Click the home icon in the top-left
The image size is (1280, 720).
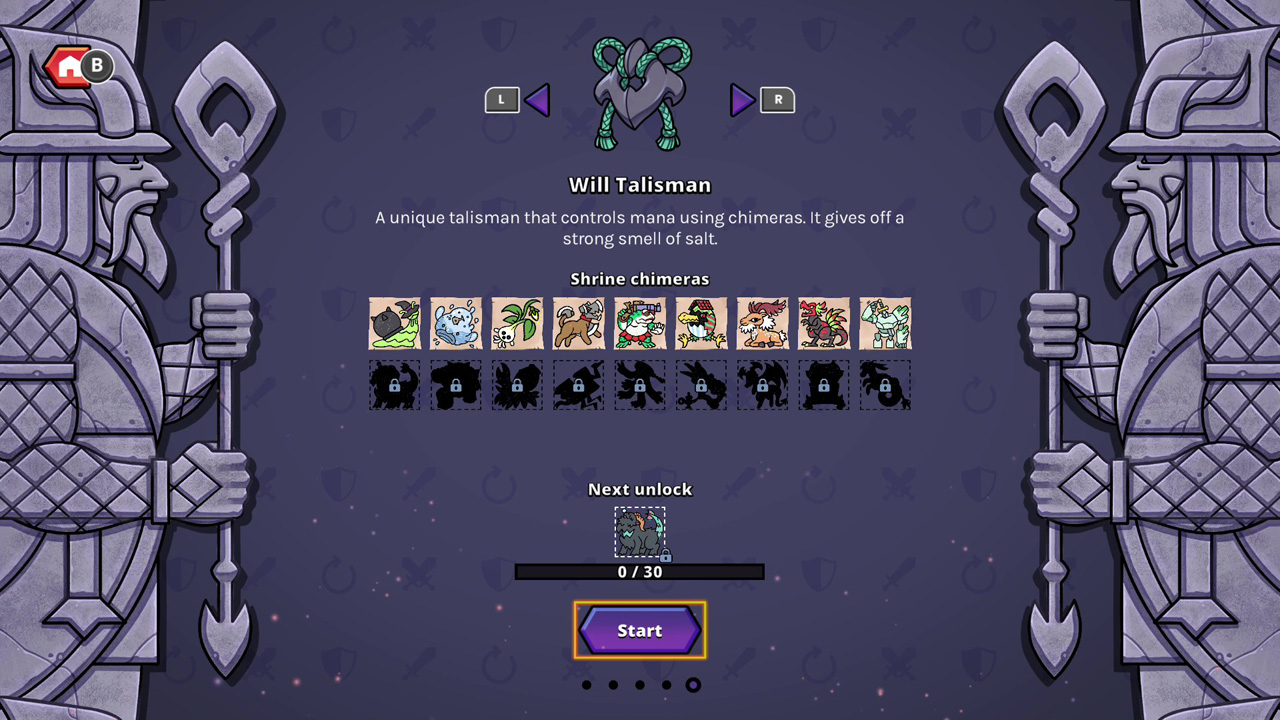coord(70,66)
